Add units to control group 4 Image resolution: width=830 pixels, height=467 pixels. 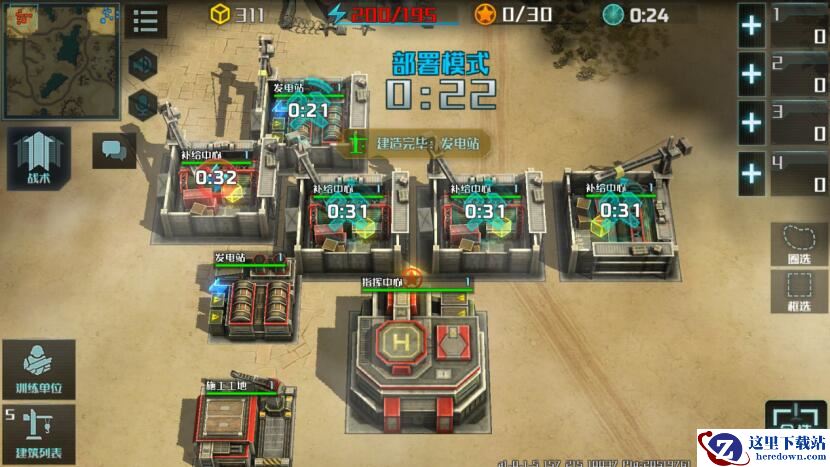point(751,172)
